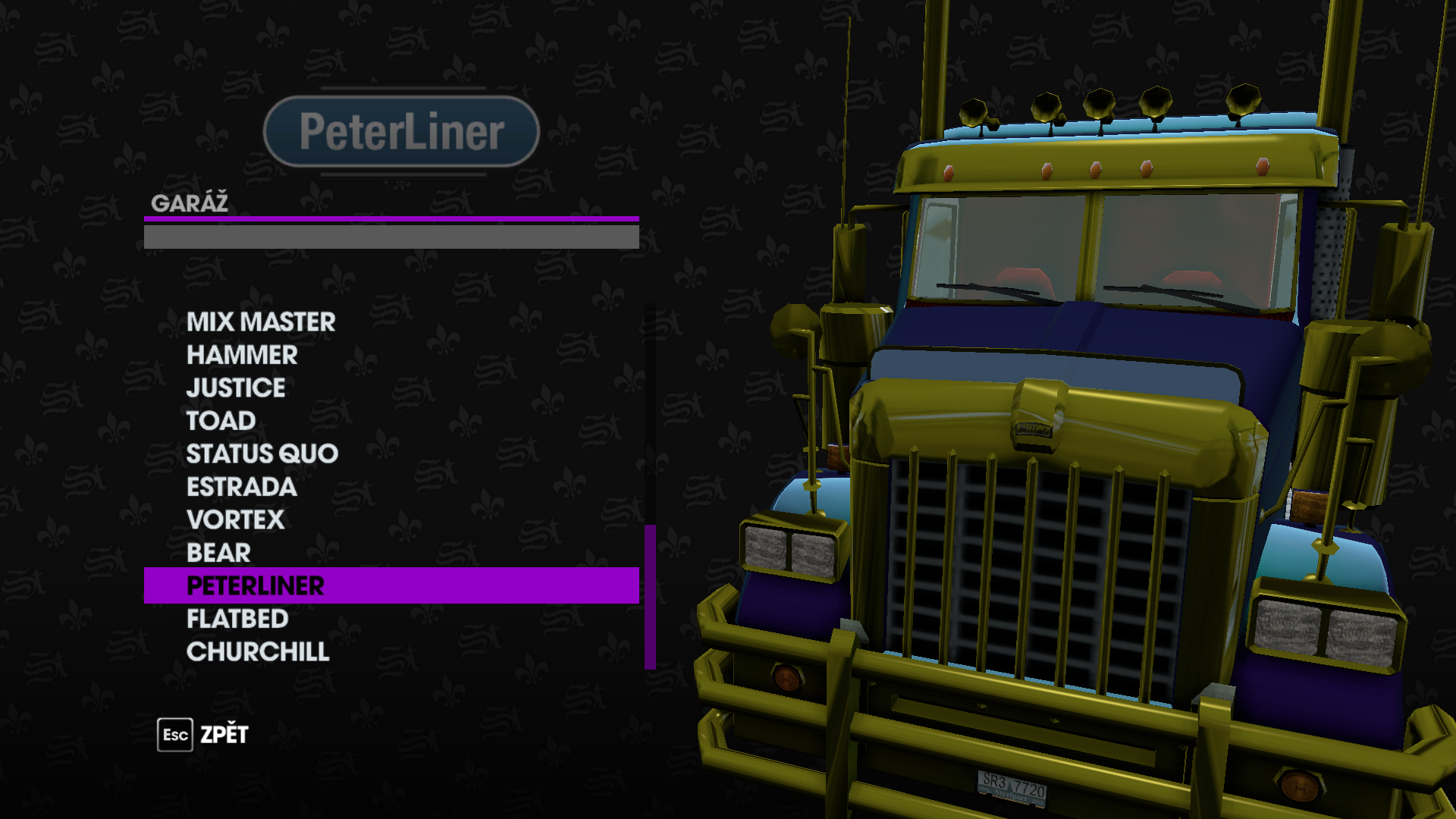Image resolution: width=1456 pixels, height=819 pixels.
Task: Pick the Justice vehicle
Action: pyautogui.click(x=236, y=388)
